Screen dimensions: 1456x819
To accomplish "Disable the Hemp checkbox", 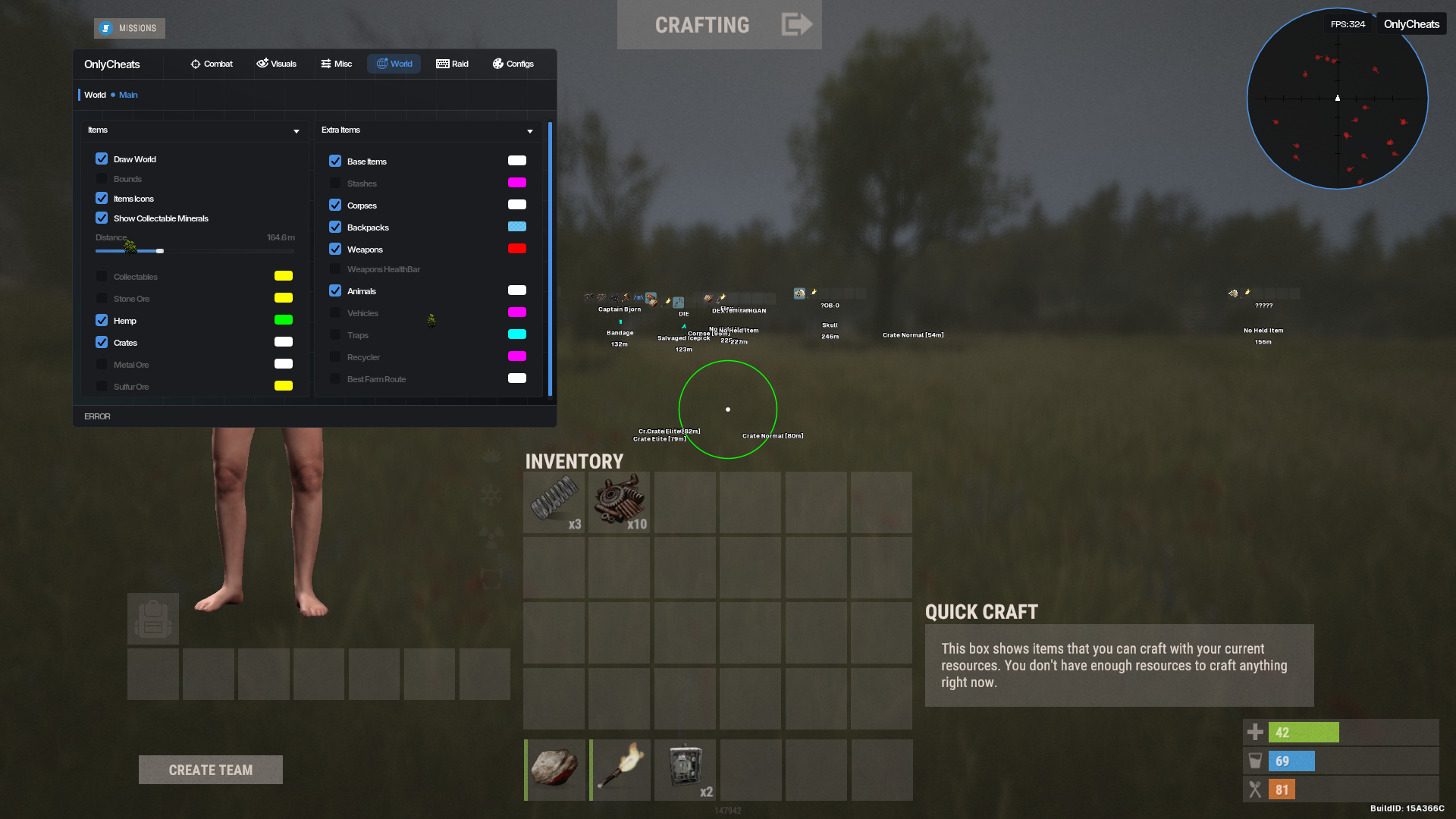I will click(102, 320).
